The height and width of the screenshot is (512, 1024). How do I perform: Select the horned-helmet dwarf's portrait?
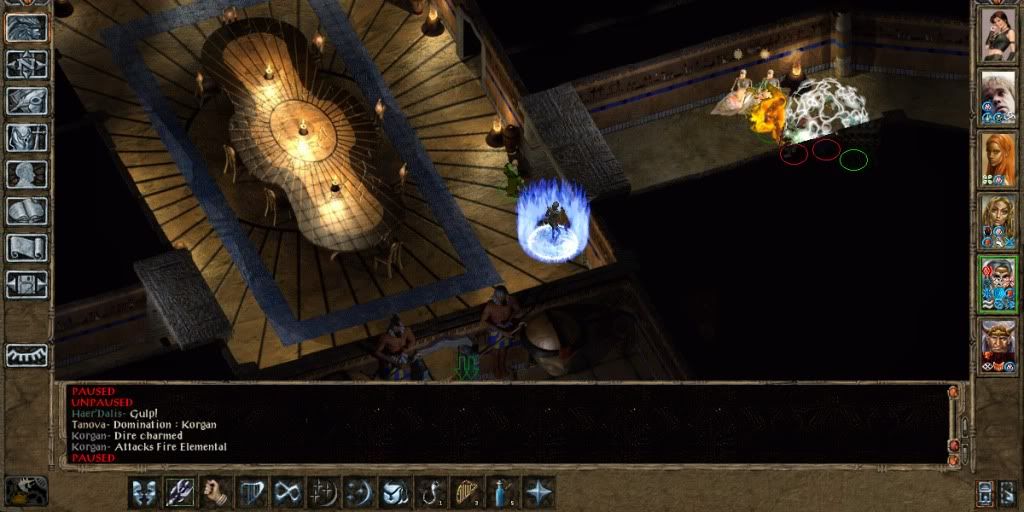coord(997,346)
